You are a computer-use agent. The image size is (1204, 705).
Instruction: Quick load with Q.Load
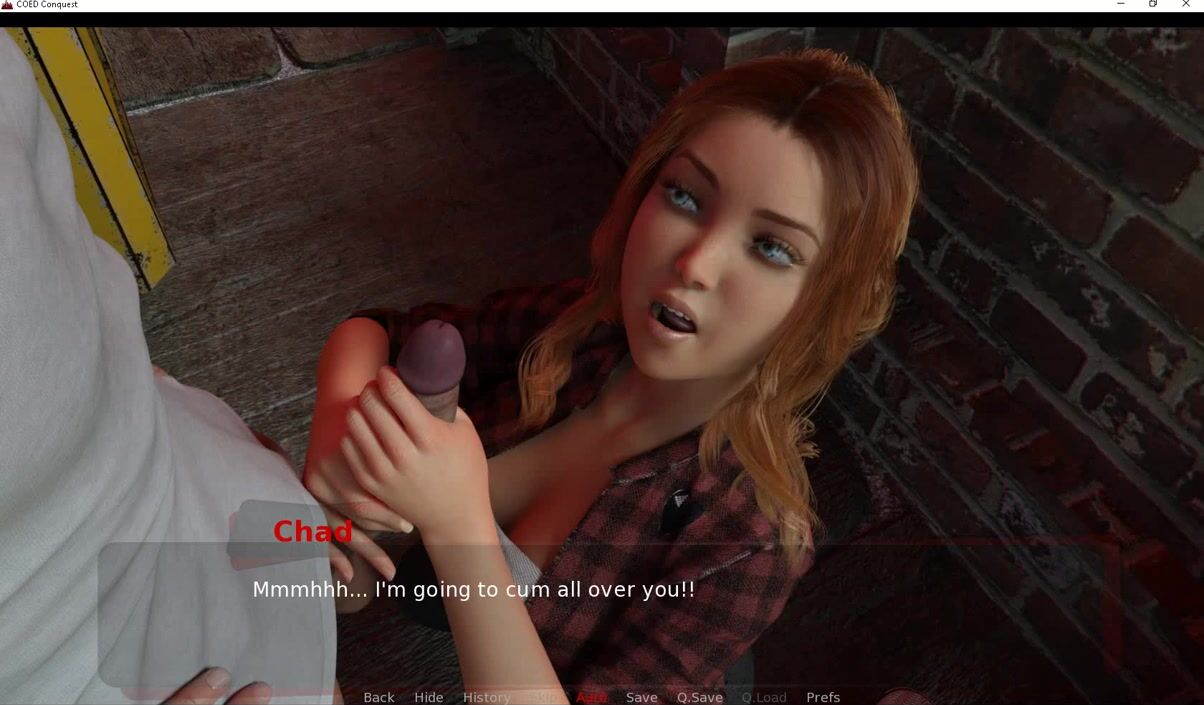click(x=763, y=697)
